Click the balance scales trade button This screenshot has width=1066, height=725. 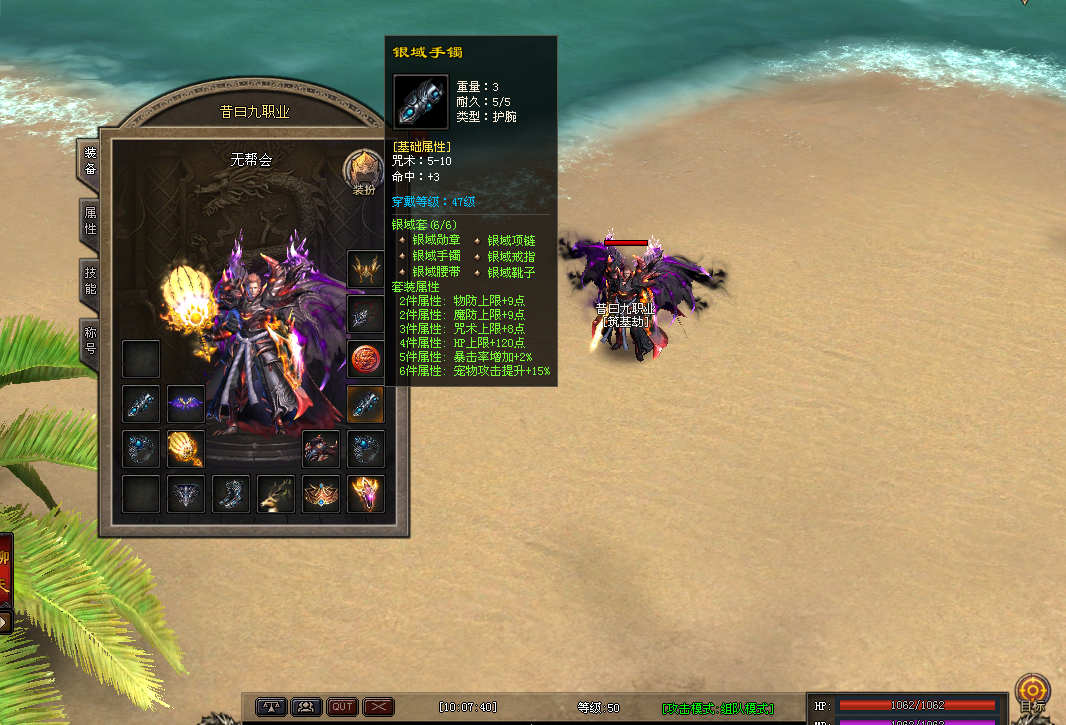click(271, 707)
